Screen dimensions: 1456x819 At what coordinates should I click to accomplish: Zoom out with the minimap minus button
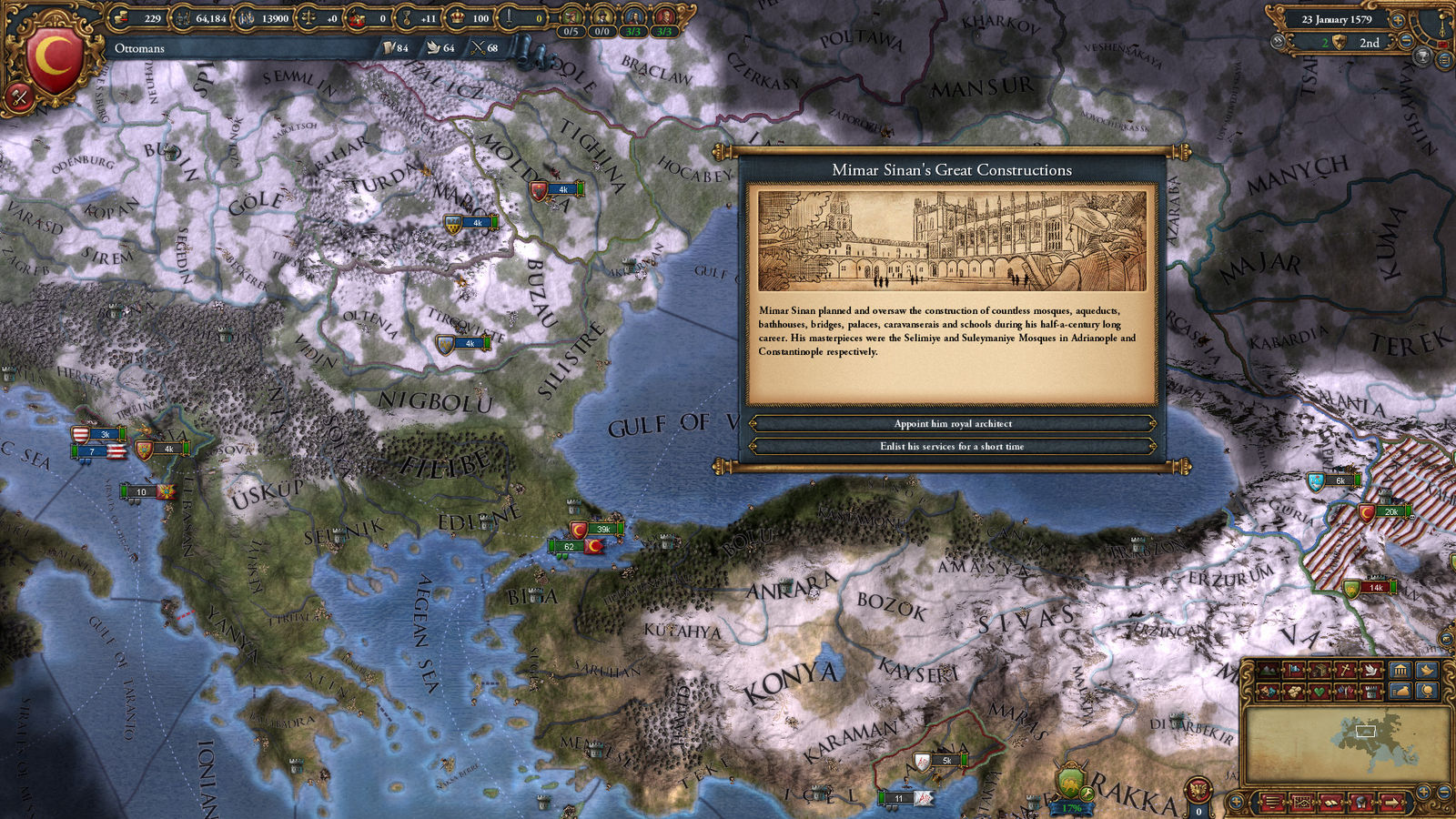click(1444, 794)
